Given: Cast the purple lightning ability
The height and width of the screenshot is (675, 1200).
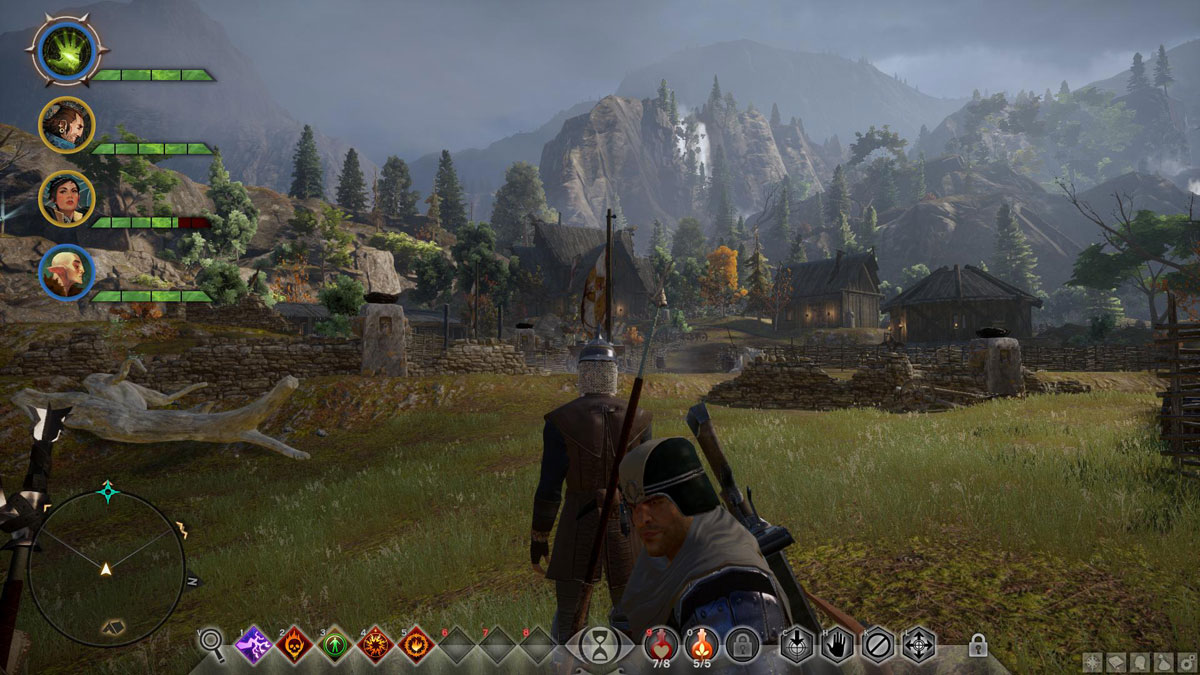Looking at the screenshot, I should click(253, 645).
